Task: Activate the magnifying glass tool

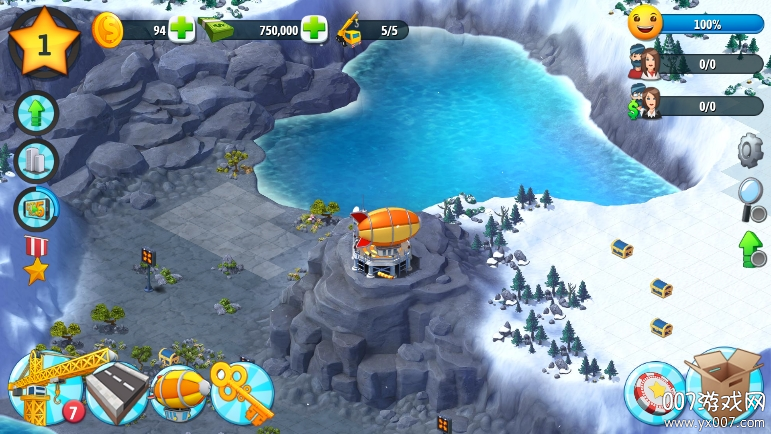Action: (x=750, y=197)
